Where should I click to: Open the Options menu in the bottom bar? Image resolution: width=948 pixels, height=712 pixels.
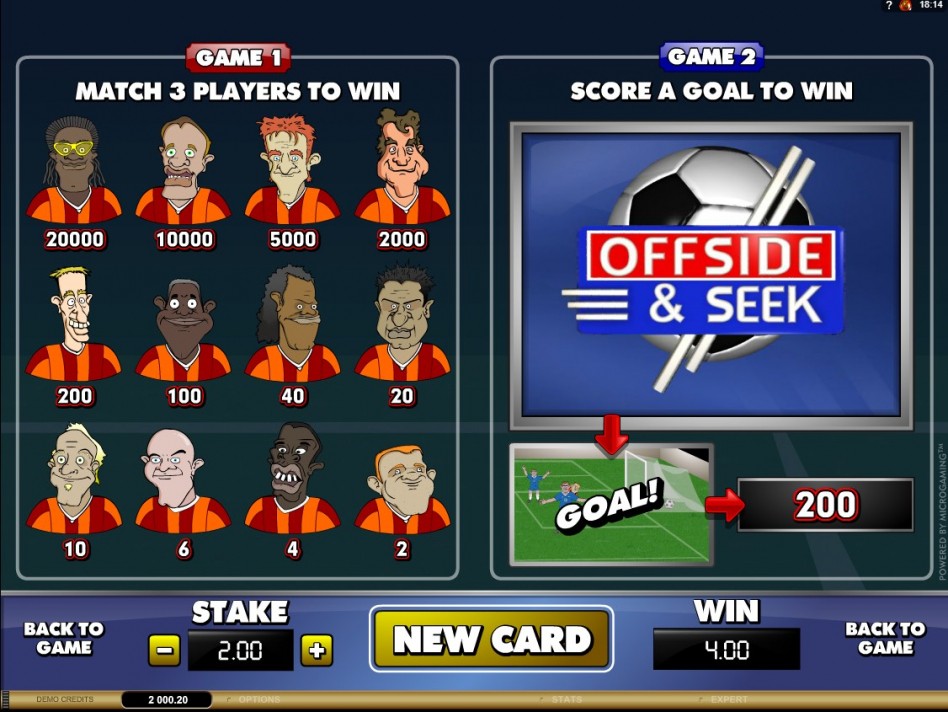[x=258, y=700]
